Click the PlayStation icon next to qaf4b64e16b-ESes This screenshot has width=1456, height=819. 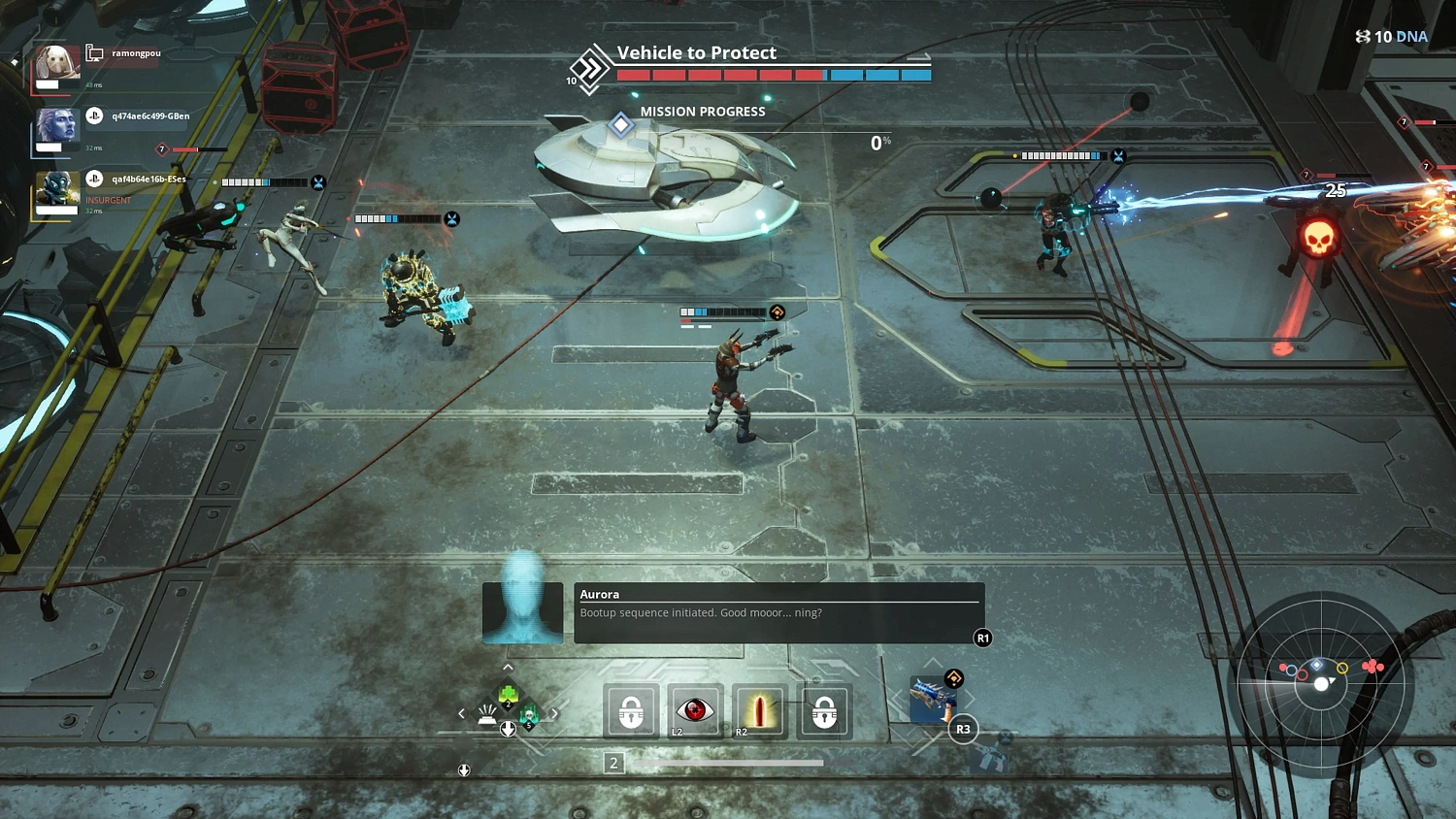[x=94, y=179]
